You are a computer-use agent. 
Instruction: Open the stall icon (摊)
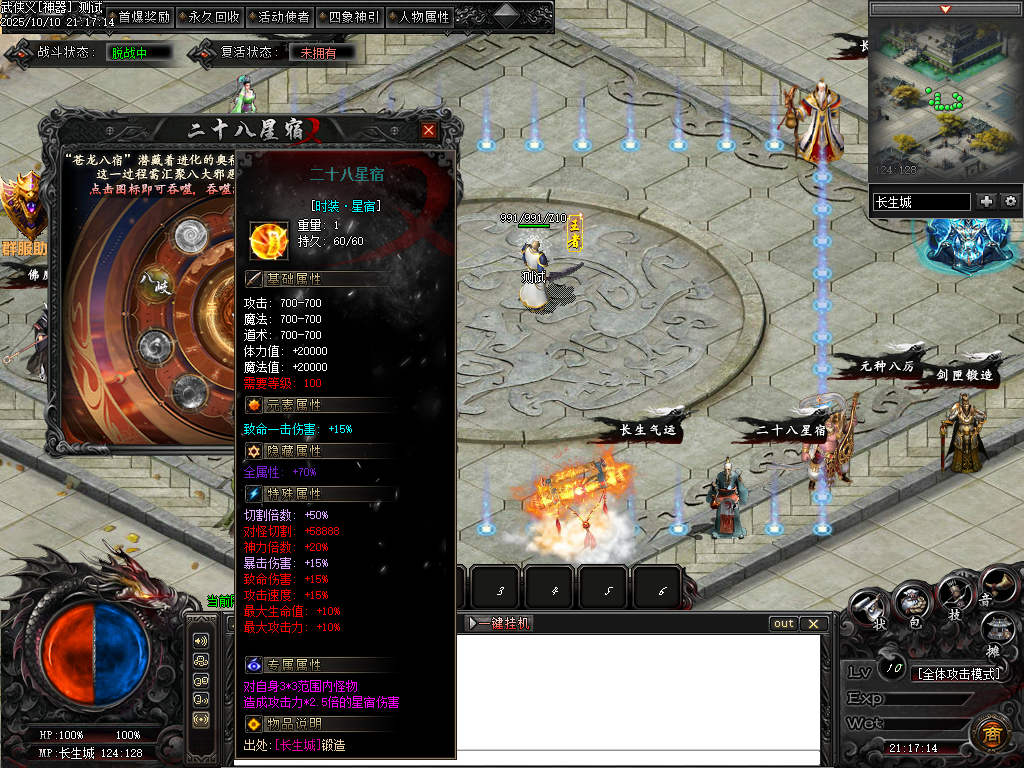click(998, 630)
